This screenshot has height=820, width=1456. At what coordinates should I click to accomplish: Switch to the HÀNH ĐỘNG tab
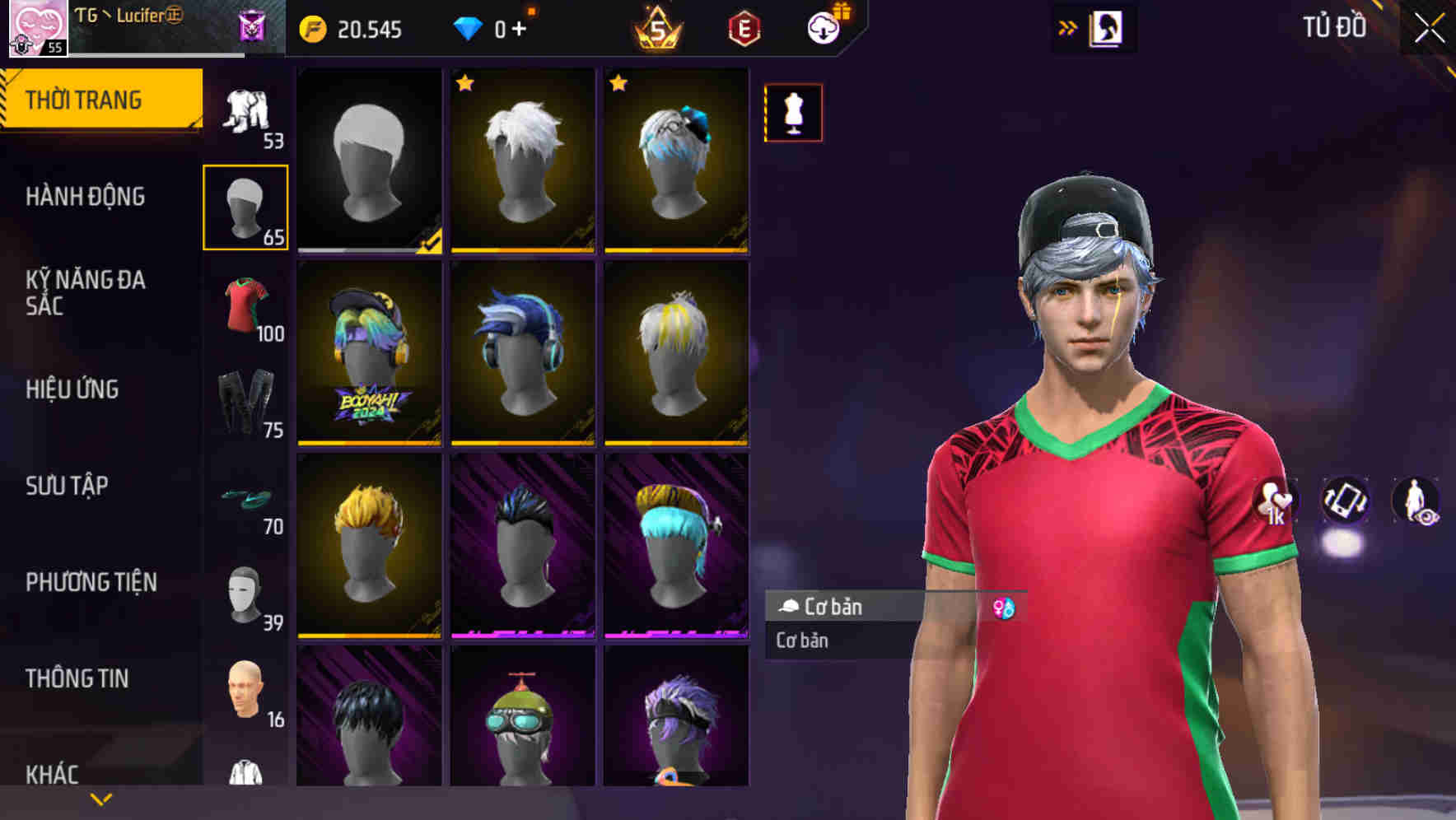(86, 197)
